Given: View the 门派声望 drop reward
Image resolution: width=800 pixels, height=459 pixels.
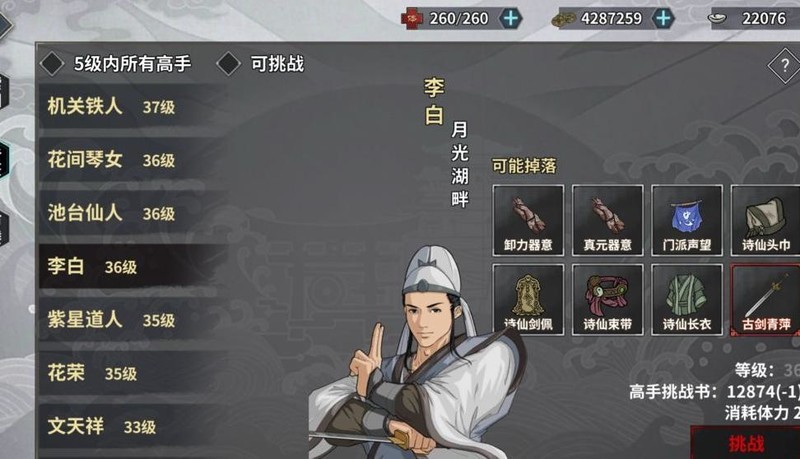Looking at the screenshot, I should (x=686, y=219).
